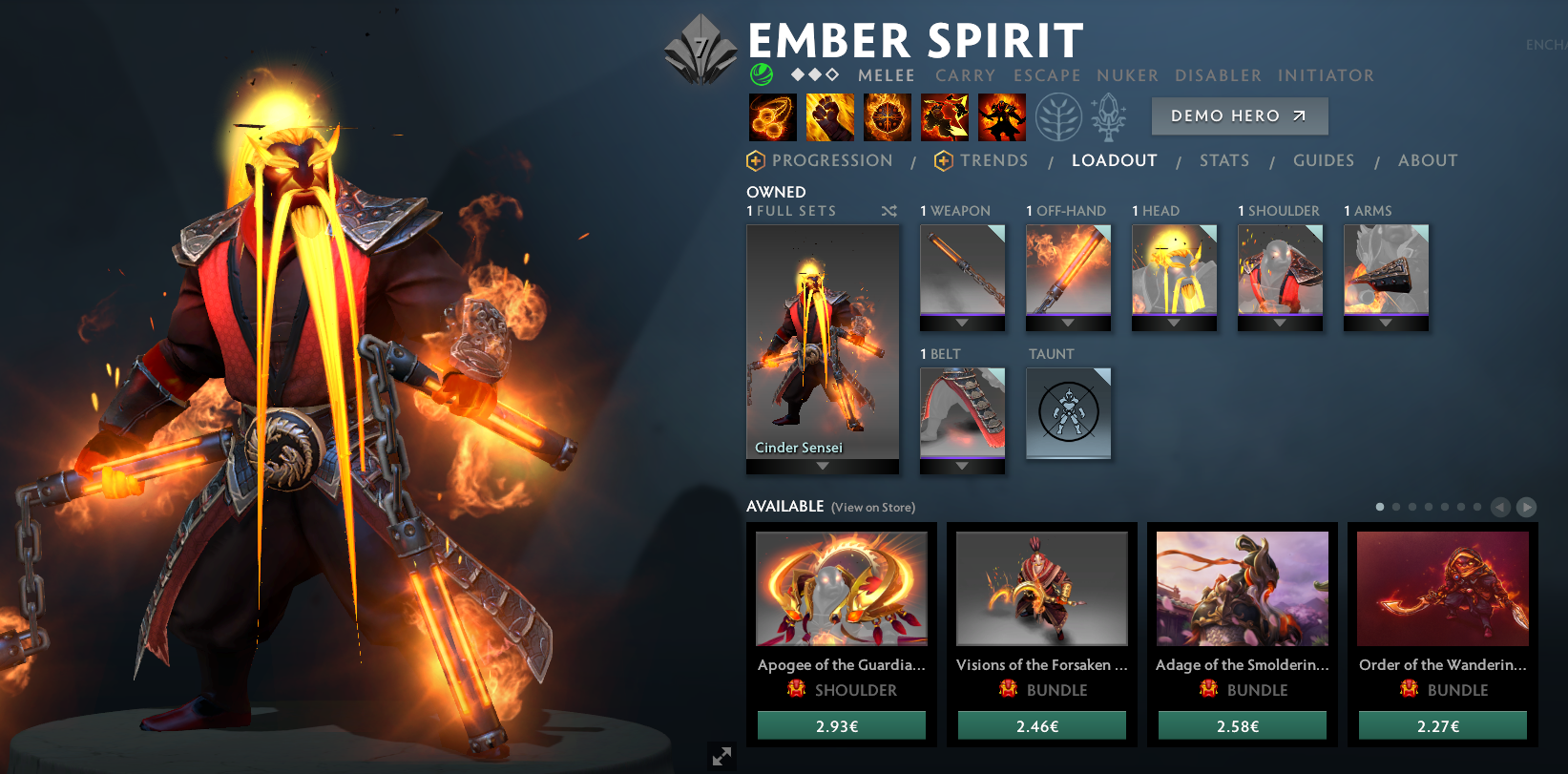
Task: View the Aghanim's Scepter upgrades icon
Action: tap(1109, 115)
